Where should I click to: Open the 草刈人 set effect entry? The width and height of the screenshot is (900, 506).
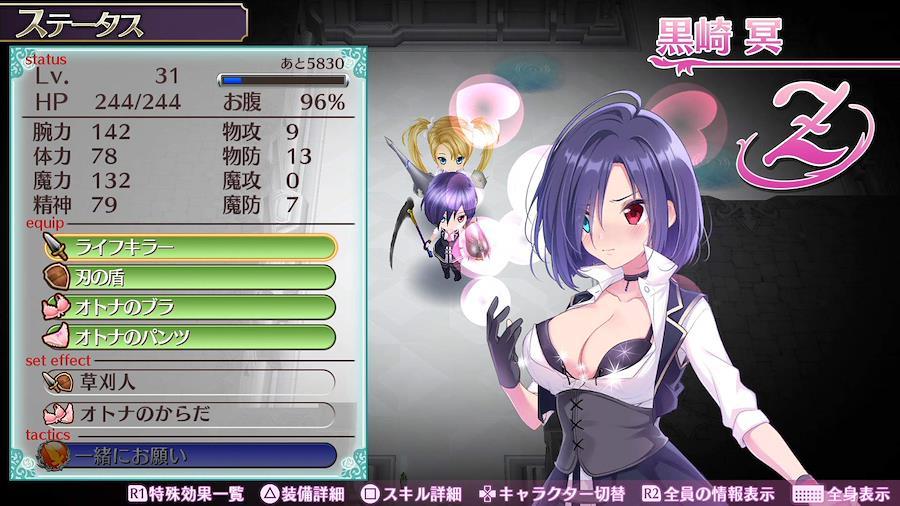pos(190,381)
